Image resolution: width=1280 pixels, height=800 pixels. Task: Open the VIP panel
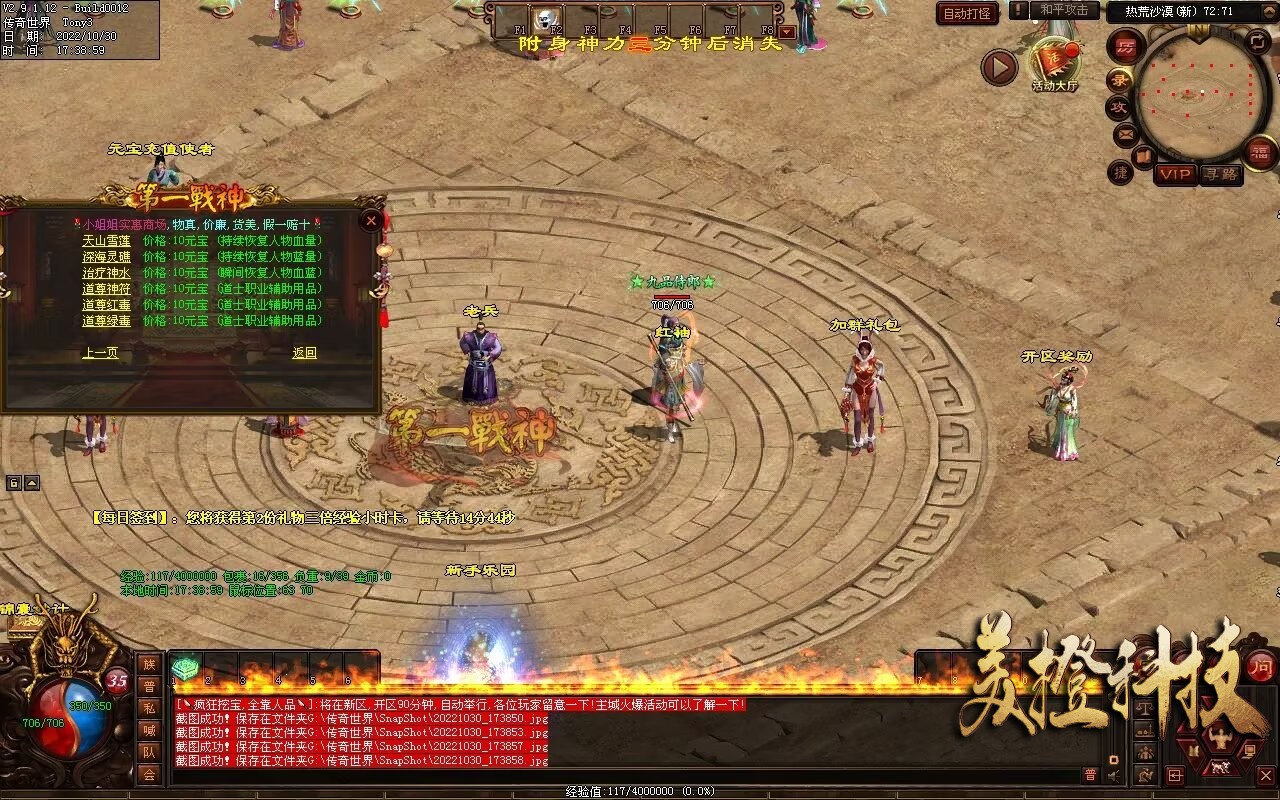click(x=1175, y=174)
